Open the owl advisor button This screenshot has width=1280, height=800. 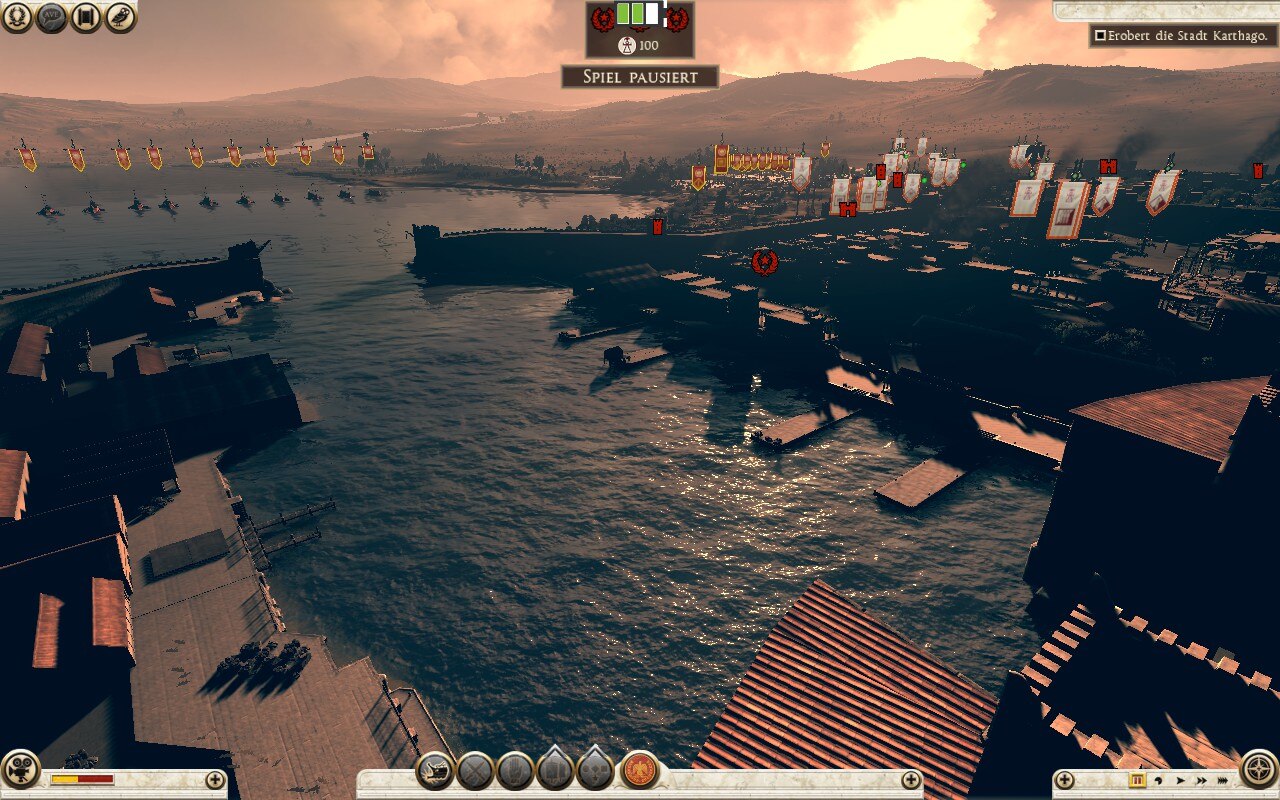point(120,16)
